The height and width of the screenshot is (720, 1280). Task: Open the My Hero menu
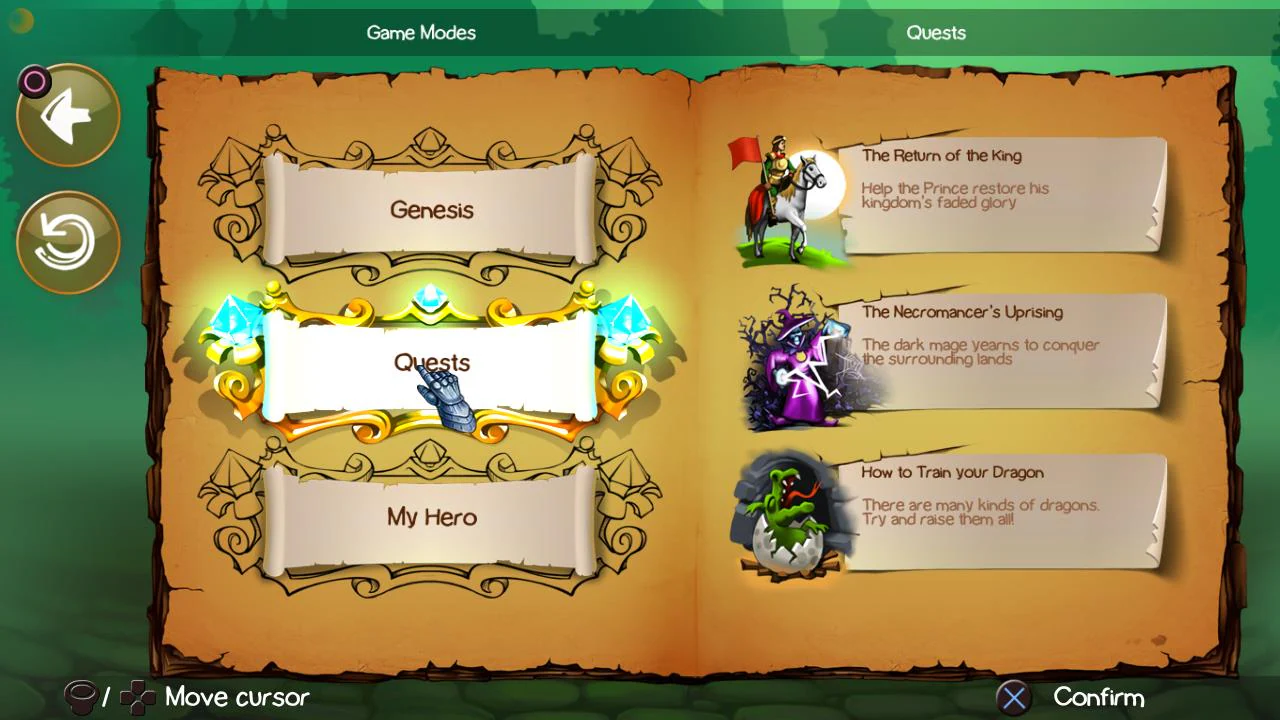tap(431, 517)
